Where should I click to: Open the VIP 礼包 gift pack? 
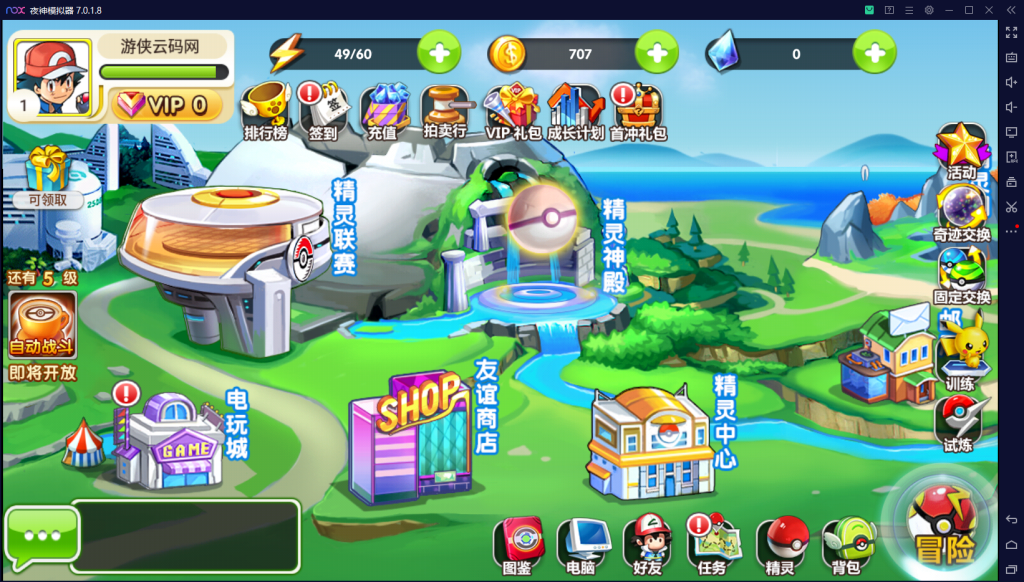click(x=511, y=111)
